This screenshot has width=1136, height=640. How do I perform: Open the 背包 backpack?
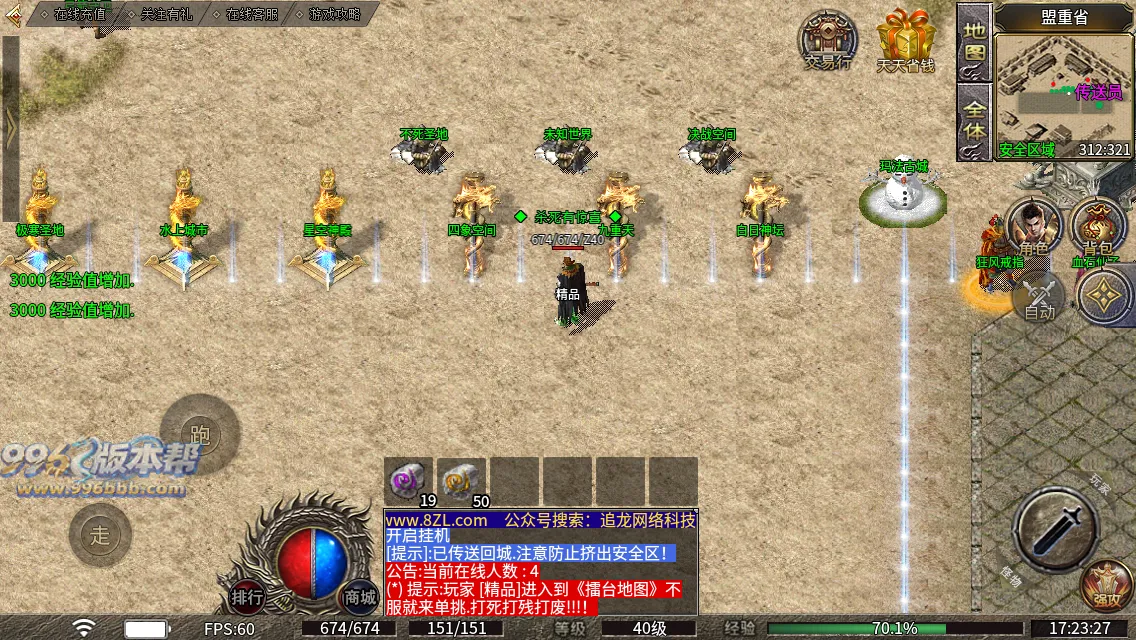tap(1098, 228)
